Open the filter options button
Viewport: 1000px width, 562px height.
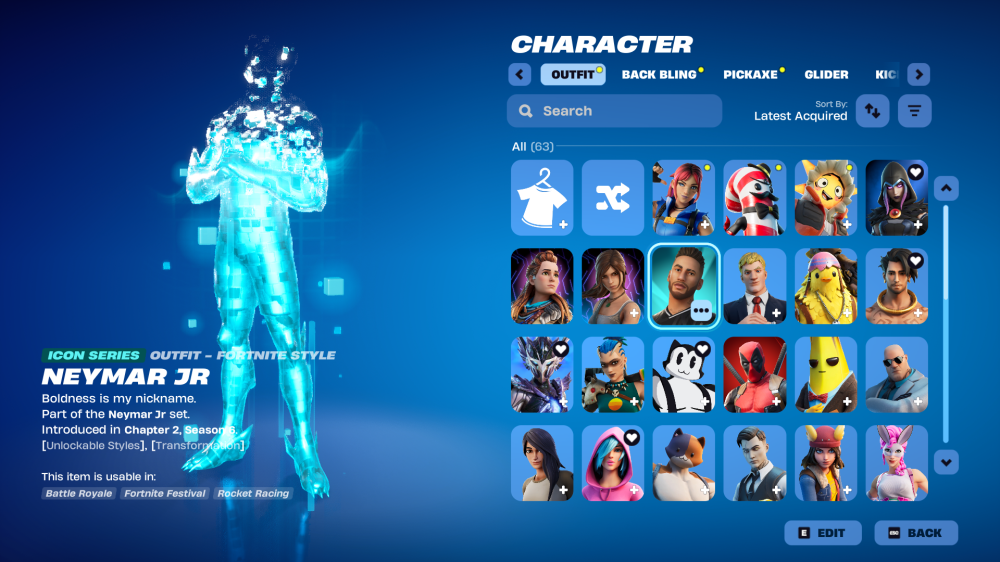pos(914,111)
